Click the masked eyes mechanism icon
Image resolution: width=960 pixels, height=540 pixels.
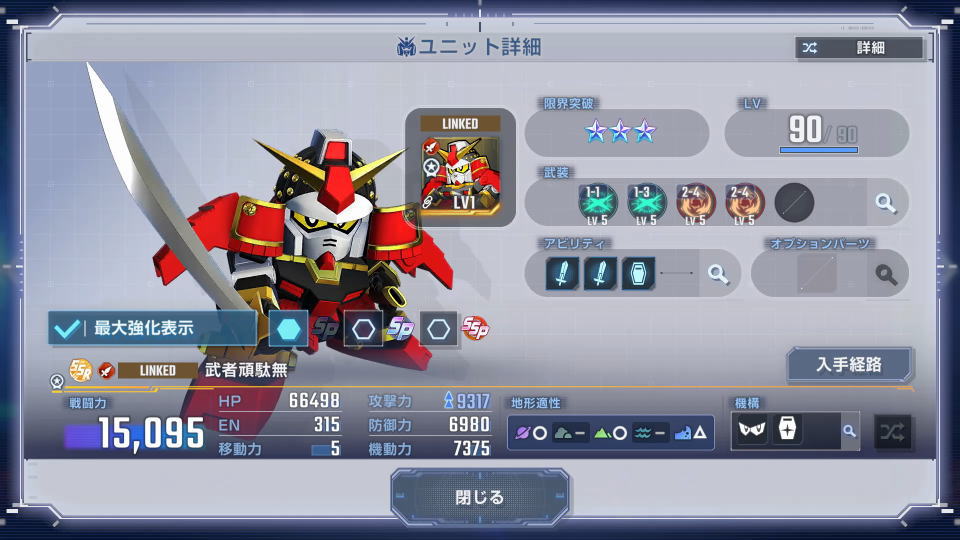coord(754,431)
